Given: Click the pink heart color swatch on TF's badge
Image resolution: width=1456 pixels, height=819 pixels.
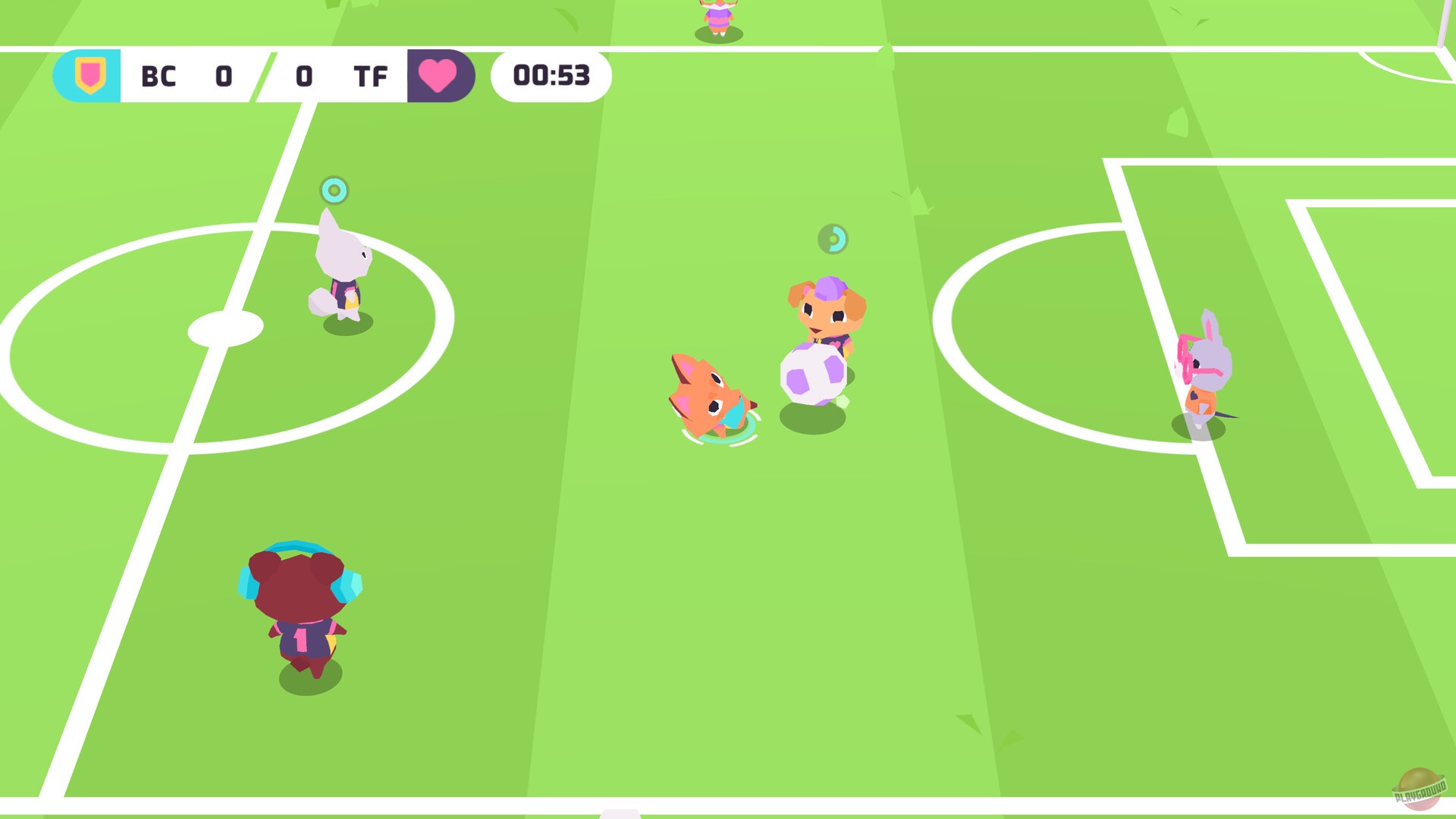Looking at the screenshot, I should coord(438,76).
